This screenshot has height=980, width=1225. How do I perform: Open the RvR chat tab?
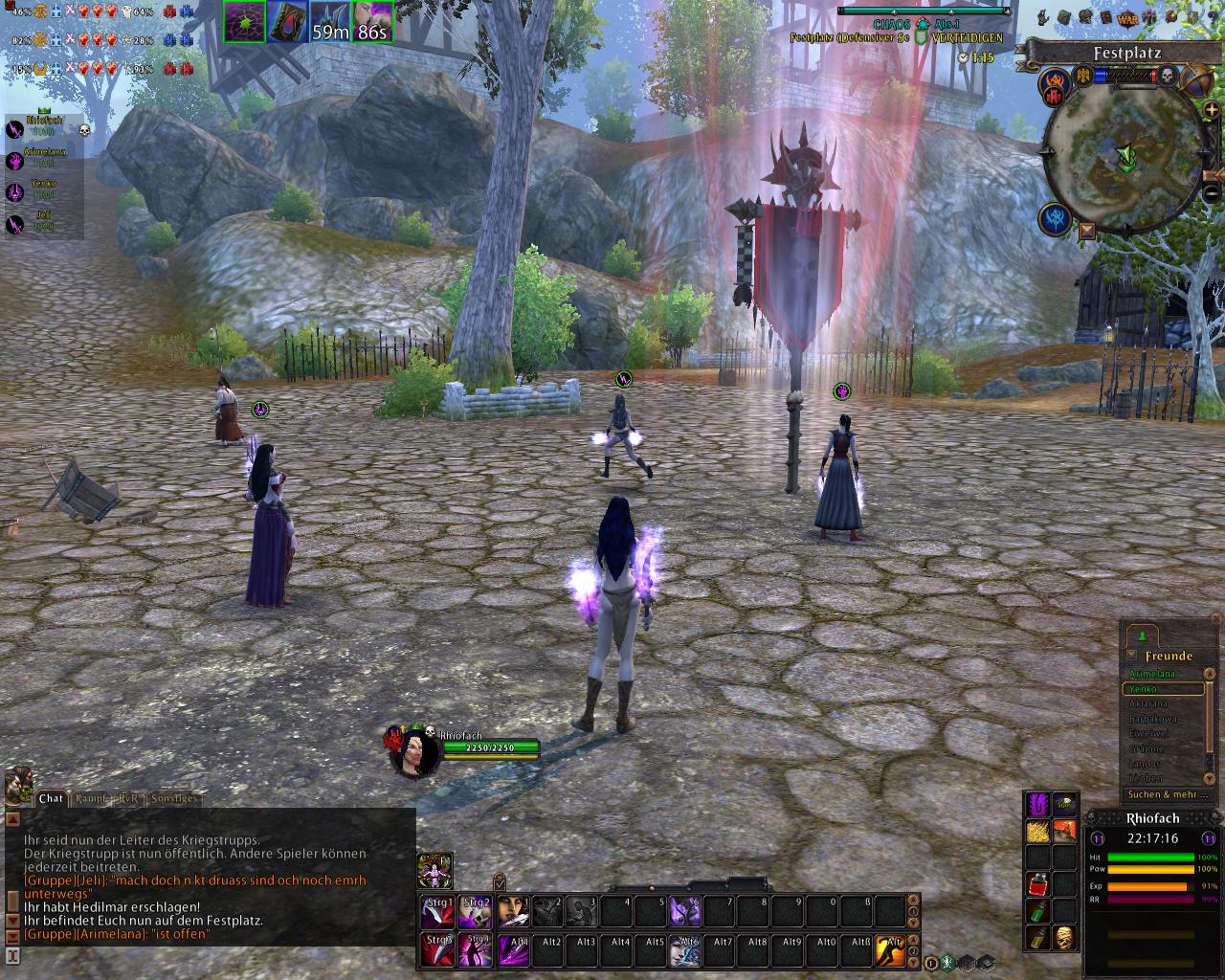coord(128,798)
